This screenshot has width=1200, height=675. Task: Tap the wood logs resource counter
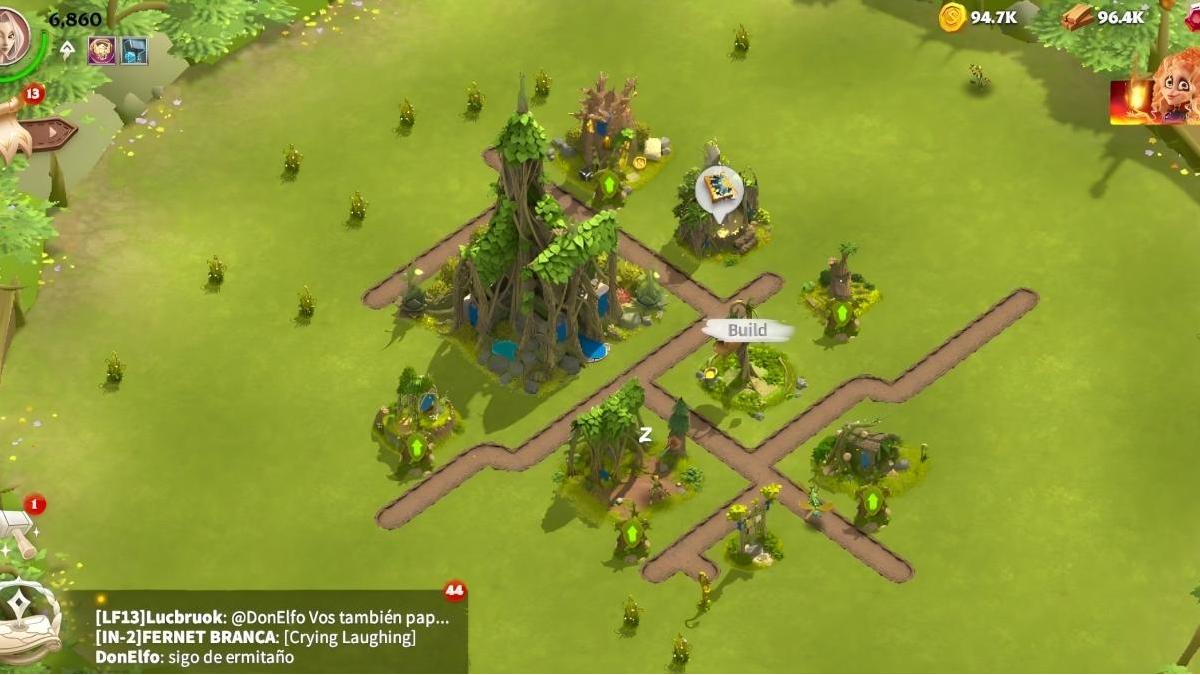coord(1104,17)
